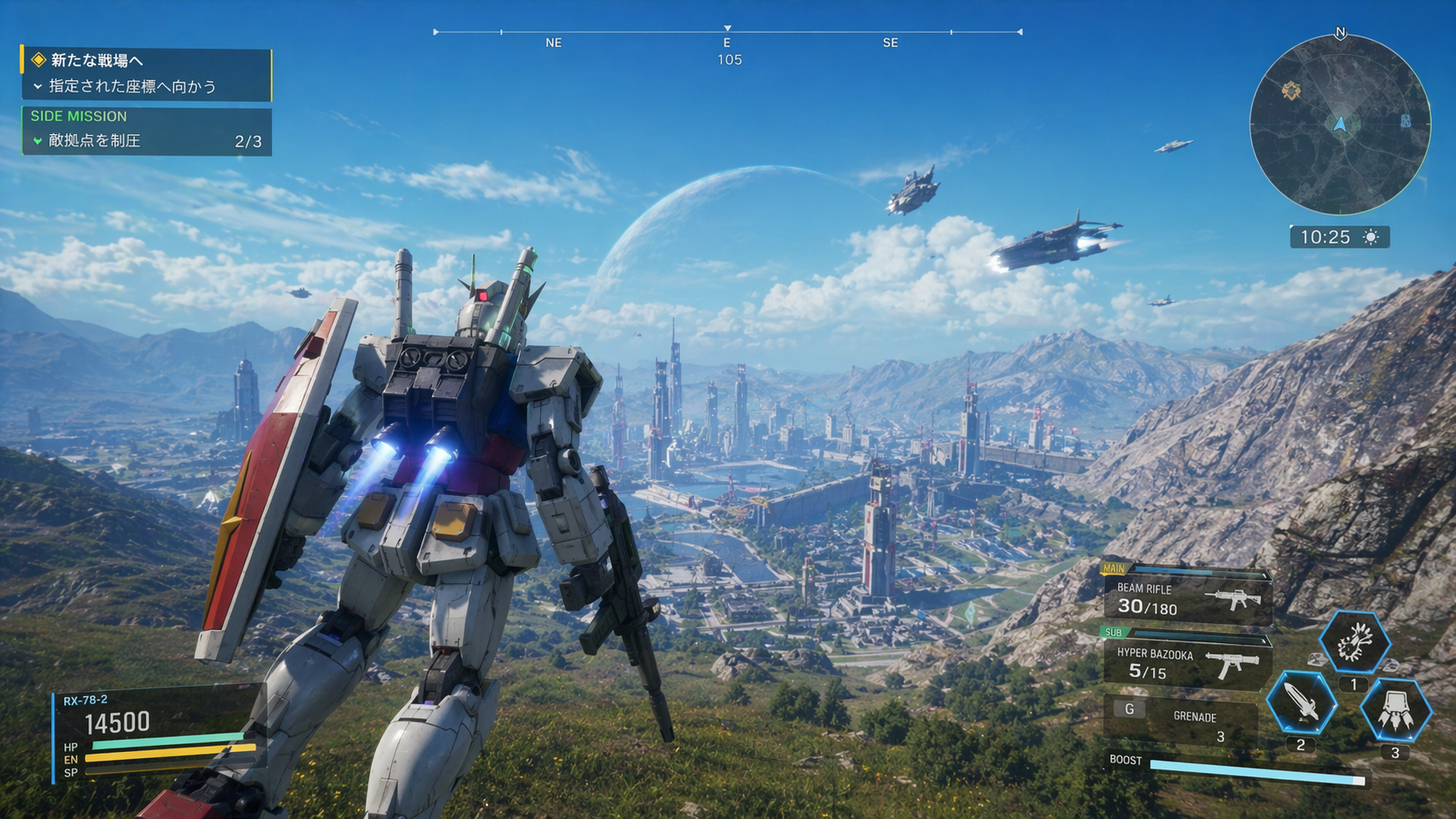The height and width of the screenshot is (819, 1456).
Task: Activate the sword melee skill hexagon
Action: pyautogui.click(x=1301, y=702)
